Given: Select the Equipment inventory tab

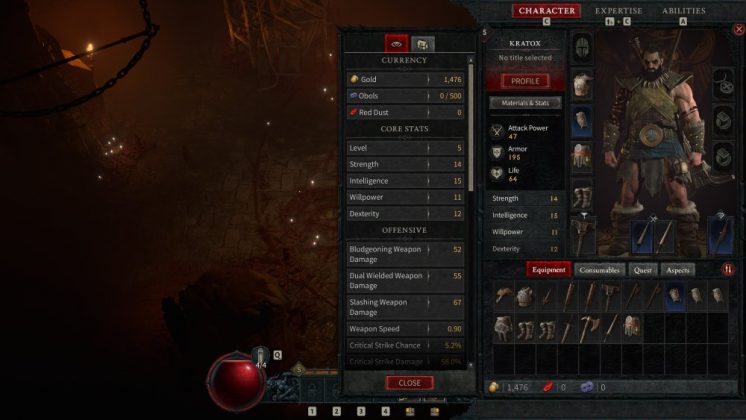Looking at the screenshot, I should tap(548, 269).
